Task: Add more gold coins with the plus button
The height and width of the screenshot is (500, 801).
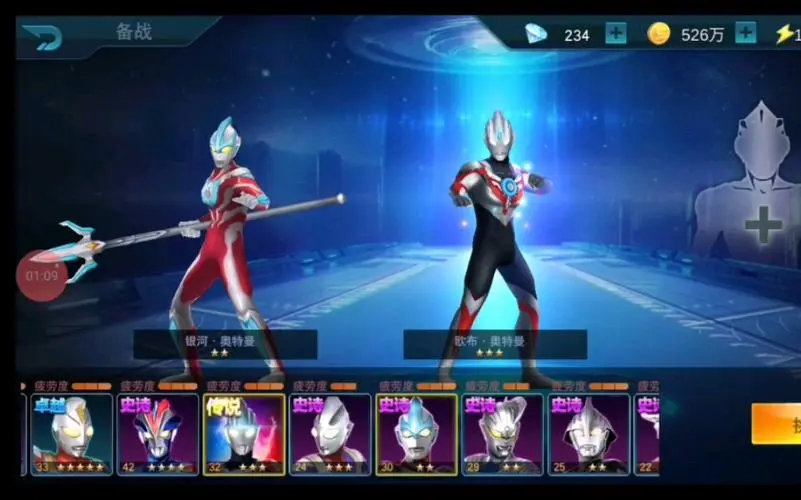Action: (x=746, y=33)
